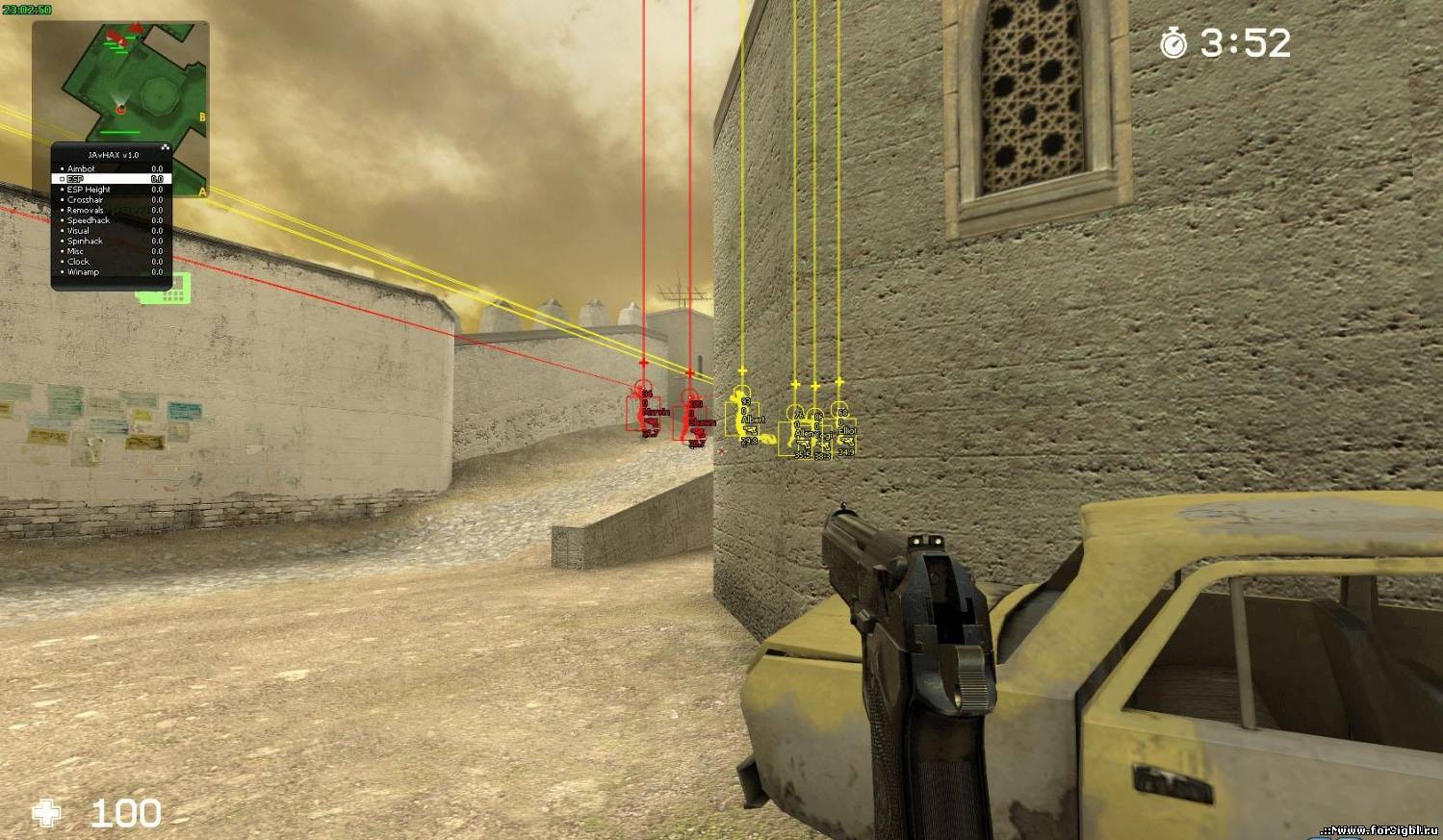Image resolution: width=1443 pixels, height=840 pixels.
Task: Expand the Removals submenu
Action: 85,210
